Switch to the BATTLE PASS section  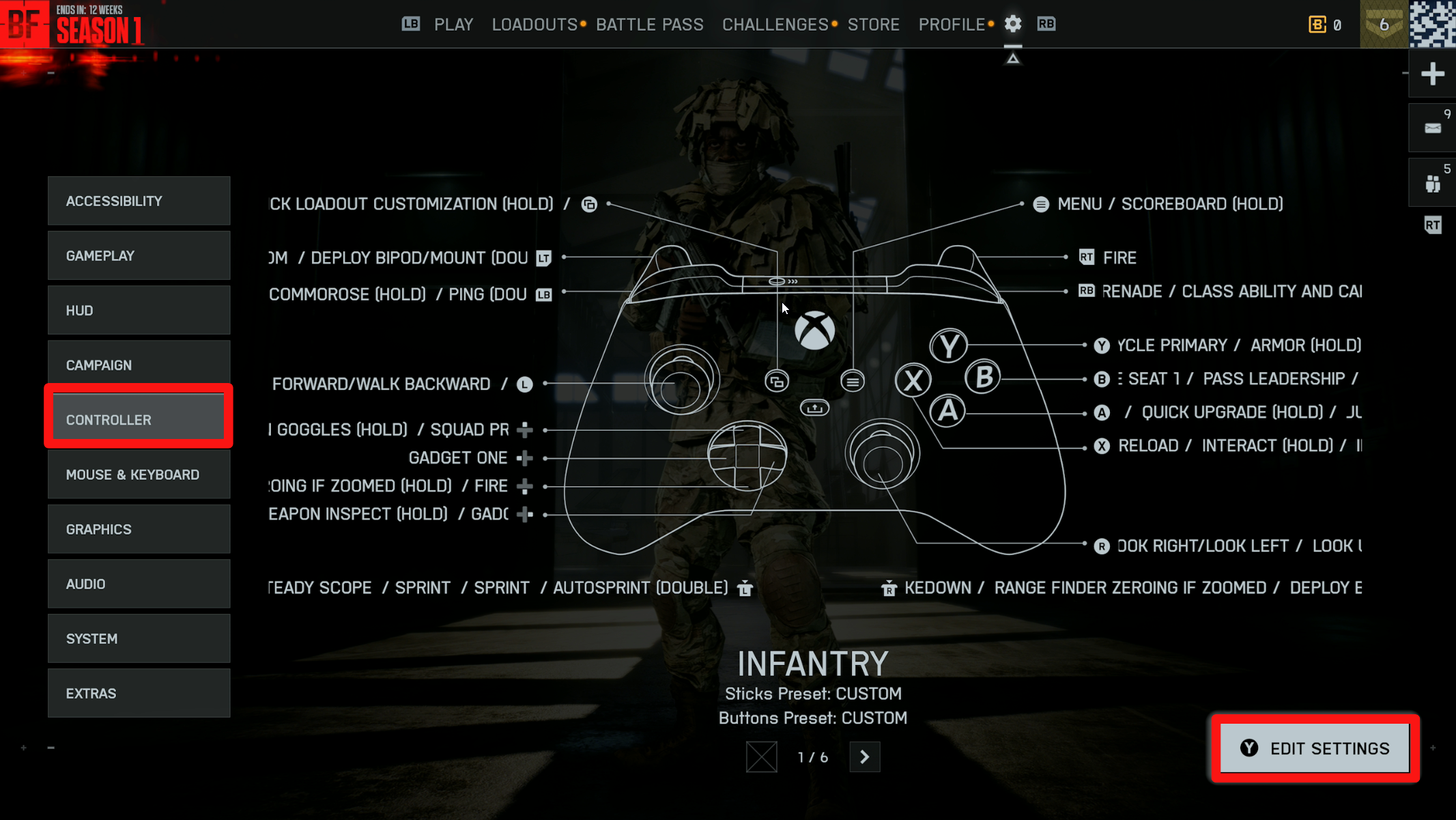pyautogui.click(x=649, y=24)
